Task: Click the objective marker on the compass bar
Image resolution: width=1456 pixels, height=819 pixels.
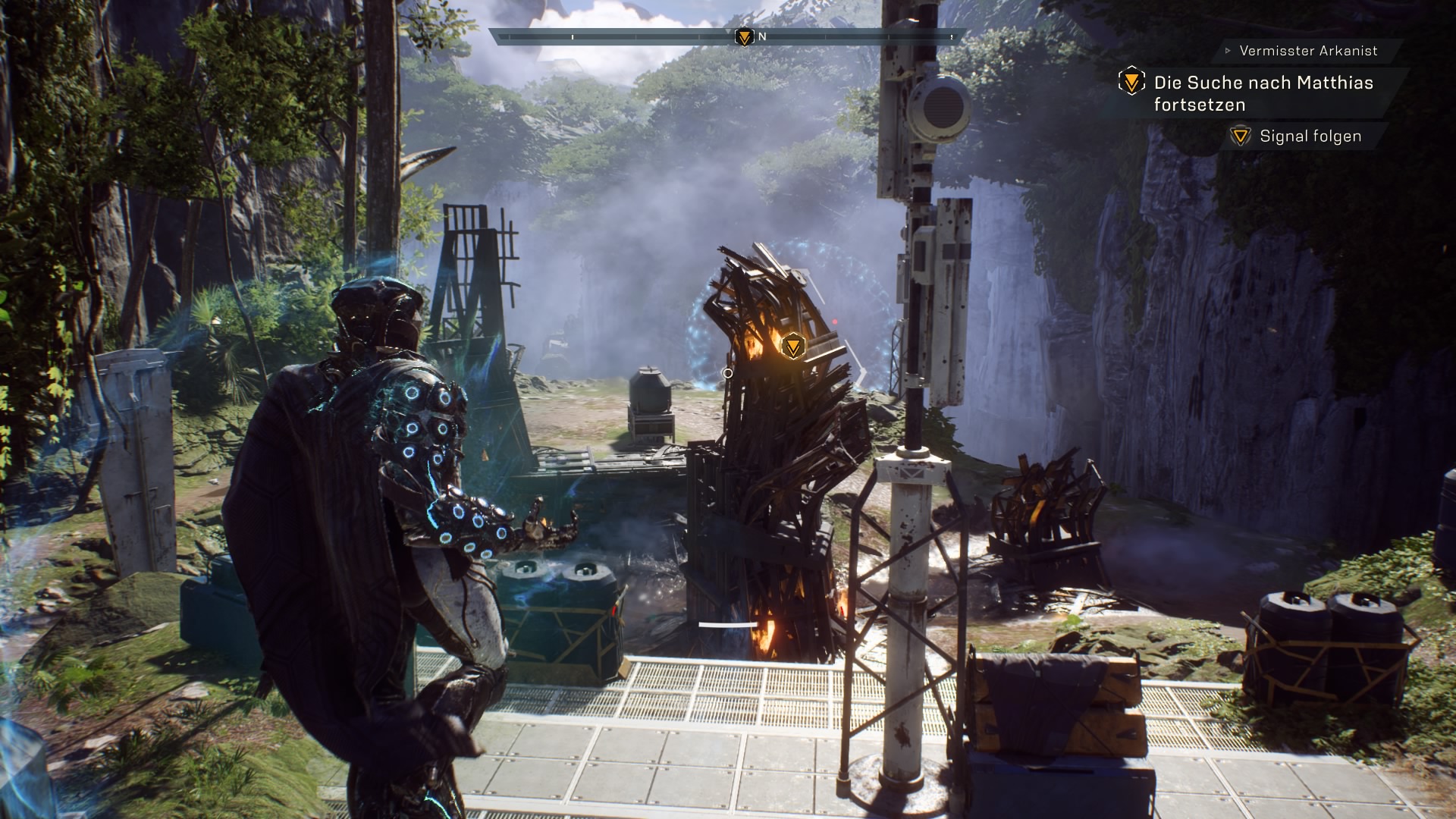Action: click(745, 36)
